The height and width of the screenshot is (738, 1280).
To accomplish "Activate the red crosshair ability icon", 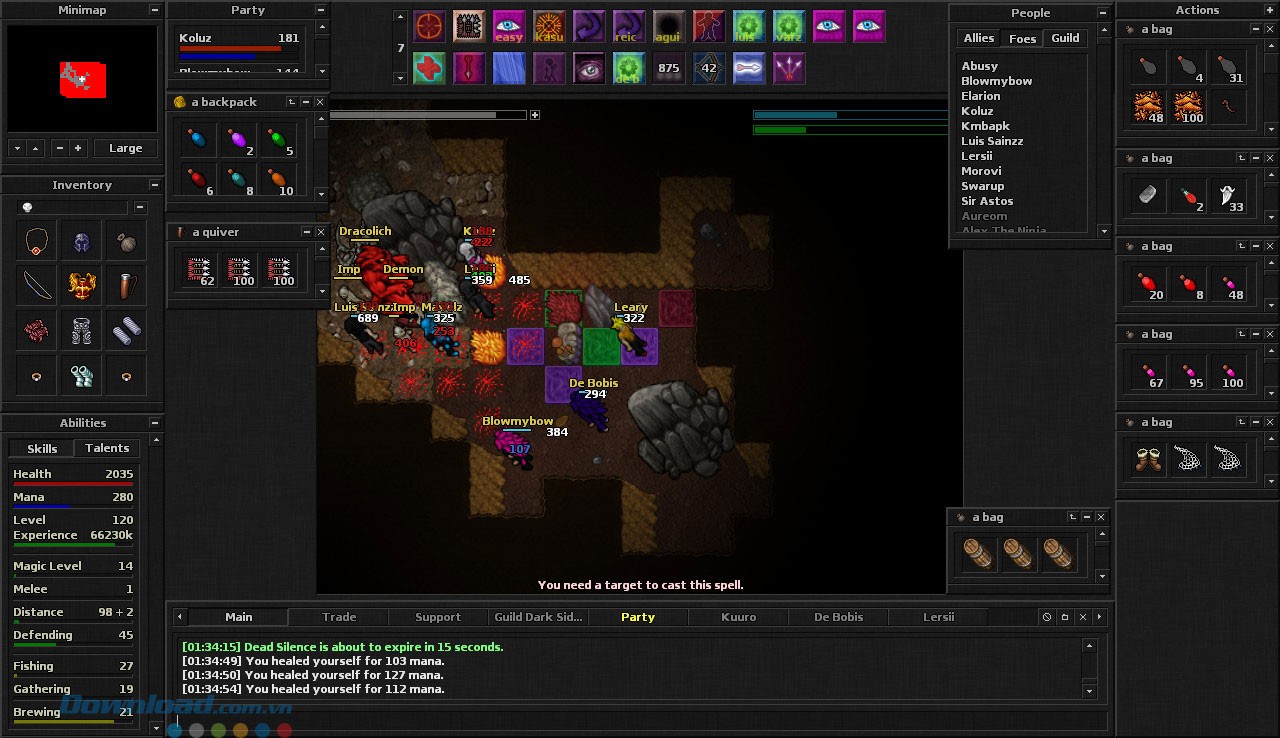I will (429, 26).
